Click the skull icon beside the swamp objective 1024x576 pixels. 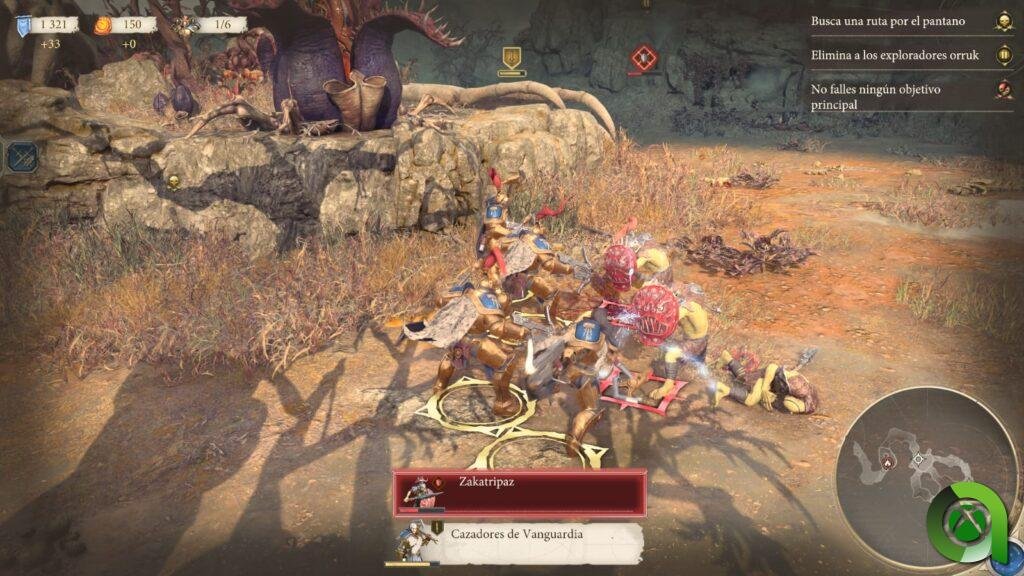tap(1003, 21)
